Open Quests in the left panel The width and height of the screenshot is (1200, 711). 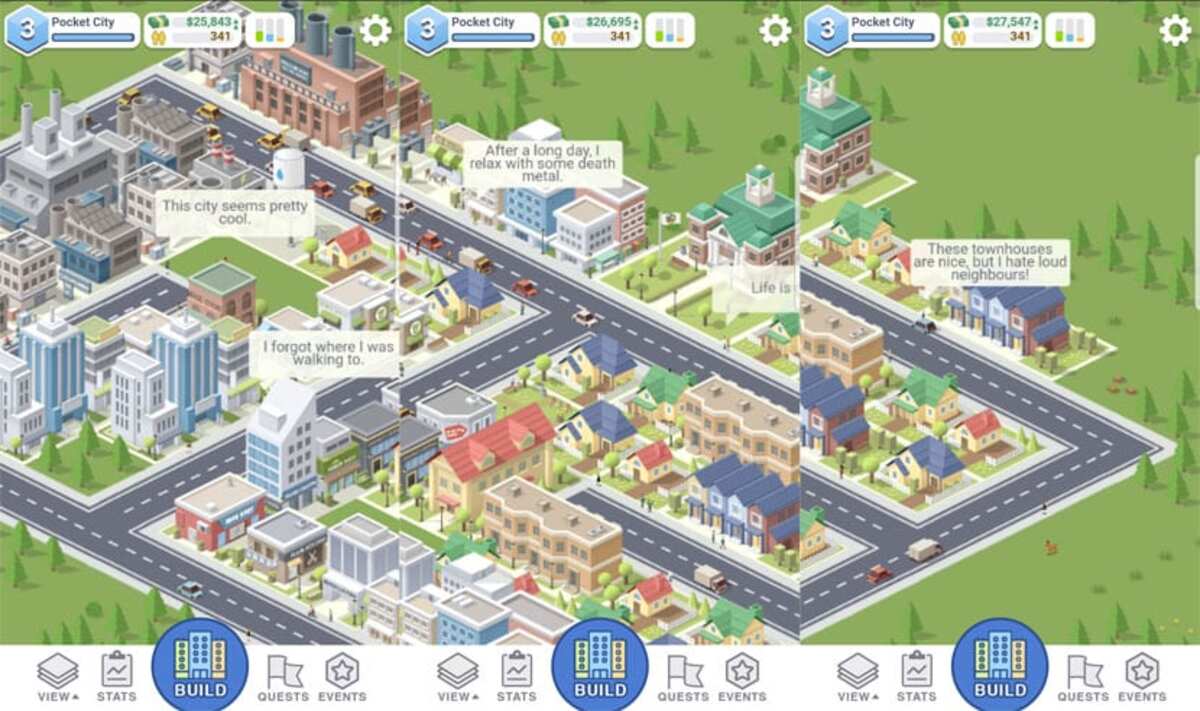pyautogui.click(x=283, y=676)
